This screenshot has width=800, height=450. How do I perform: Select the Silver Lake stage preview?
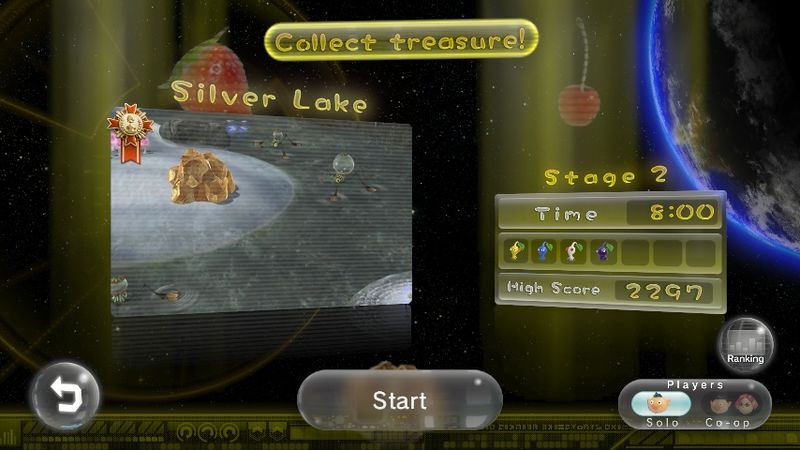coord(261,220)
